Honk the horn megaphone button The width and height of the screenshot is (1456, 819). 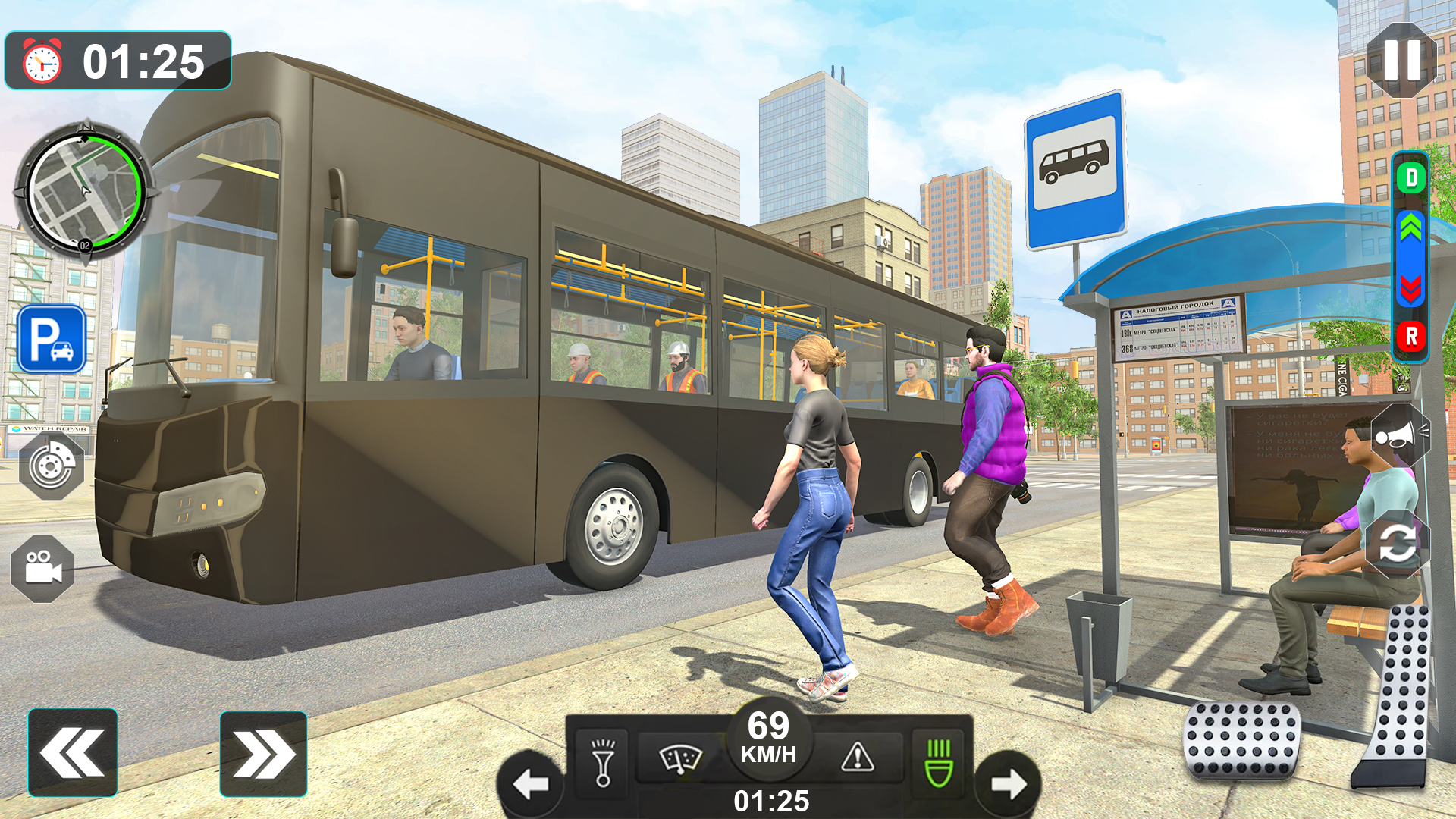click(x=1400, y=435)
